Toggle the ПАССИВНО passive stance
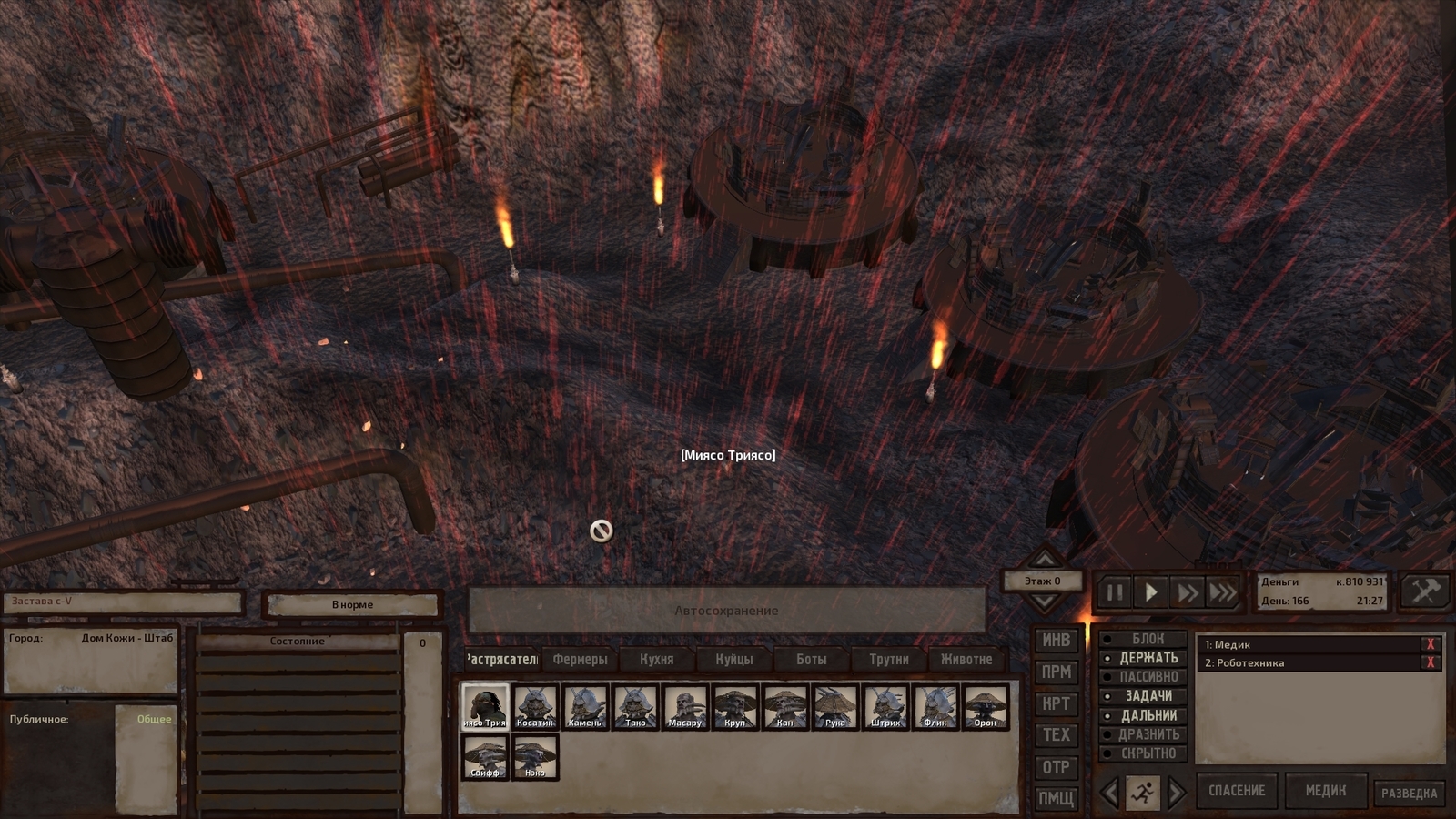1456x819 pixels. 1147,677
